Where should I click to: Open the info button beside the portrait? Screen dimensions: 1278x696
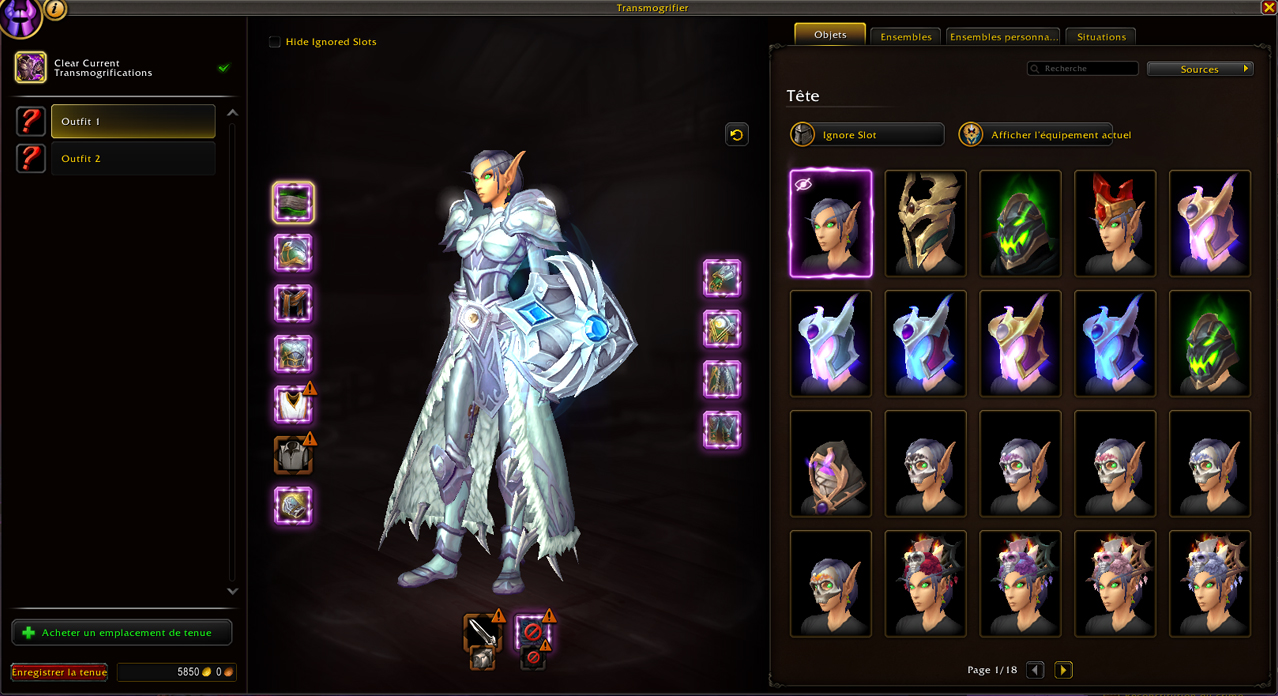55,9
